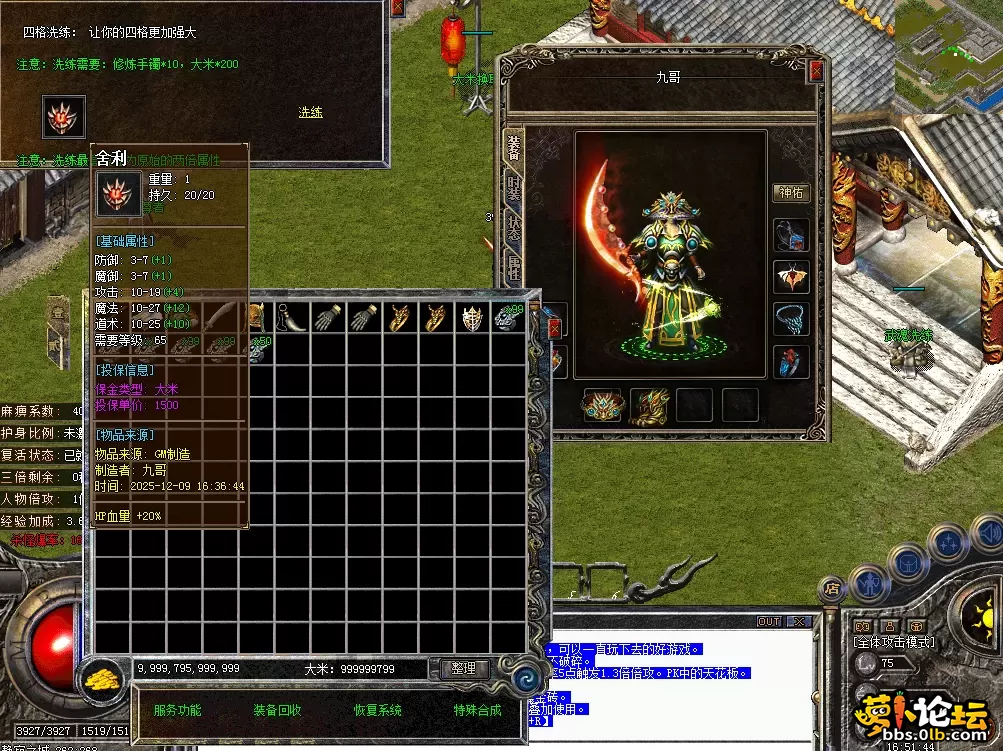Screen dimensions: 1003x751
Task: Open 特殊合成 special synthesis
Action: coord(477,710)
